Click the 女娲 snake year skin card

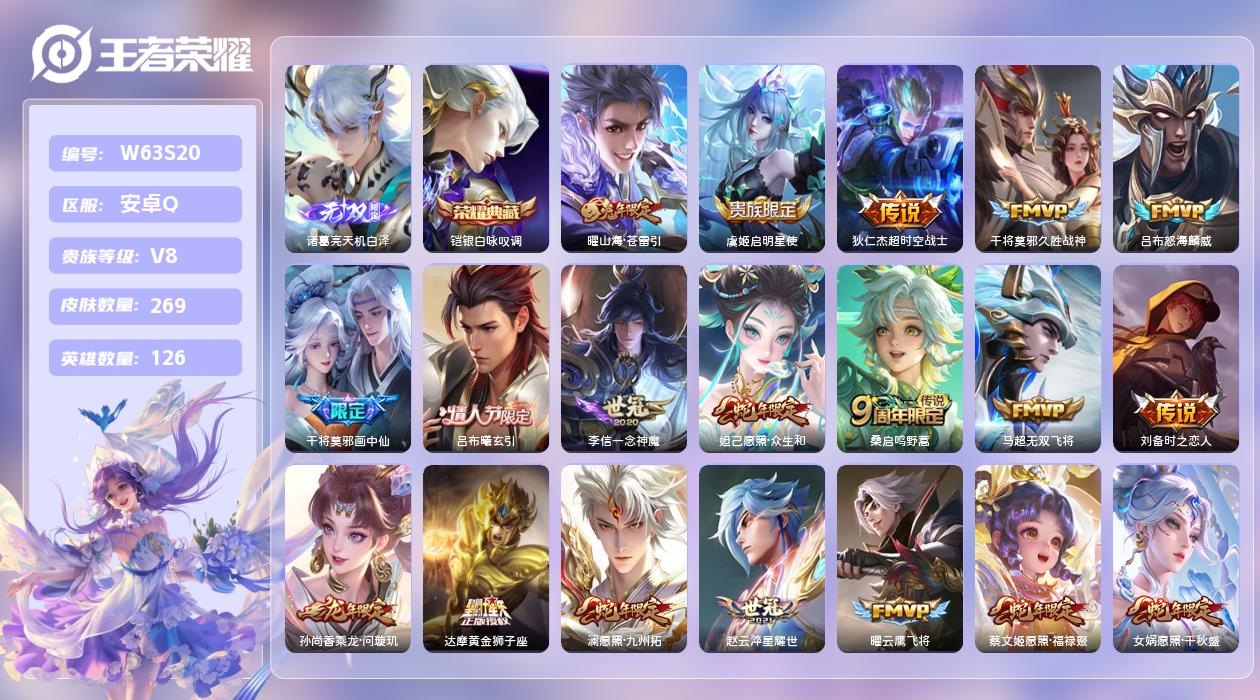pyautogui.click(x=1176, y=558)
